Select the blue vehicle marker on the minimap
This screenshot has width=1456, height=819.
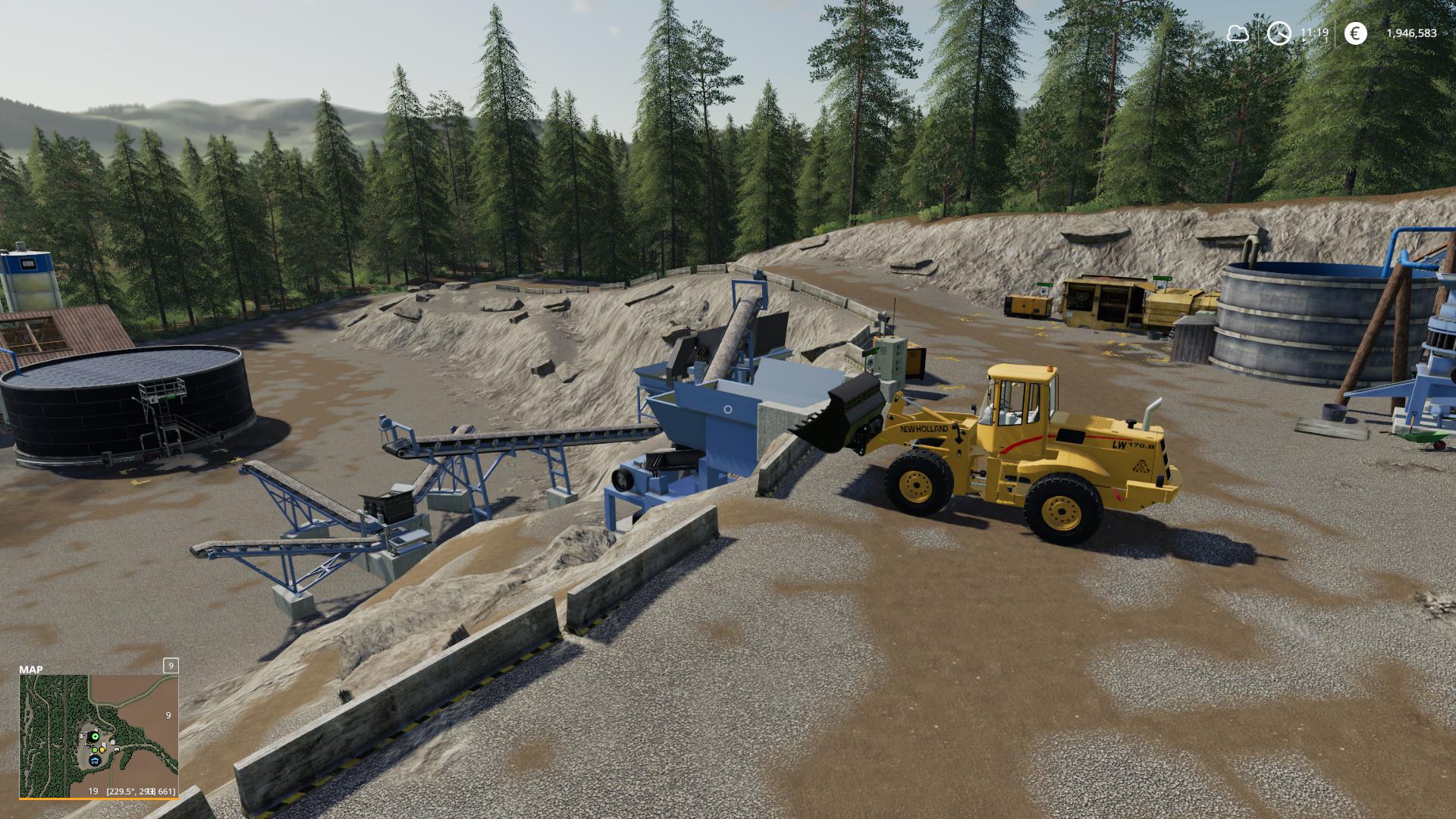point(95,759)
